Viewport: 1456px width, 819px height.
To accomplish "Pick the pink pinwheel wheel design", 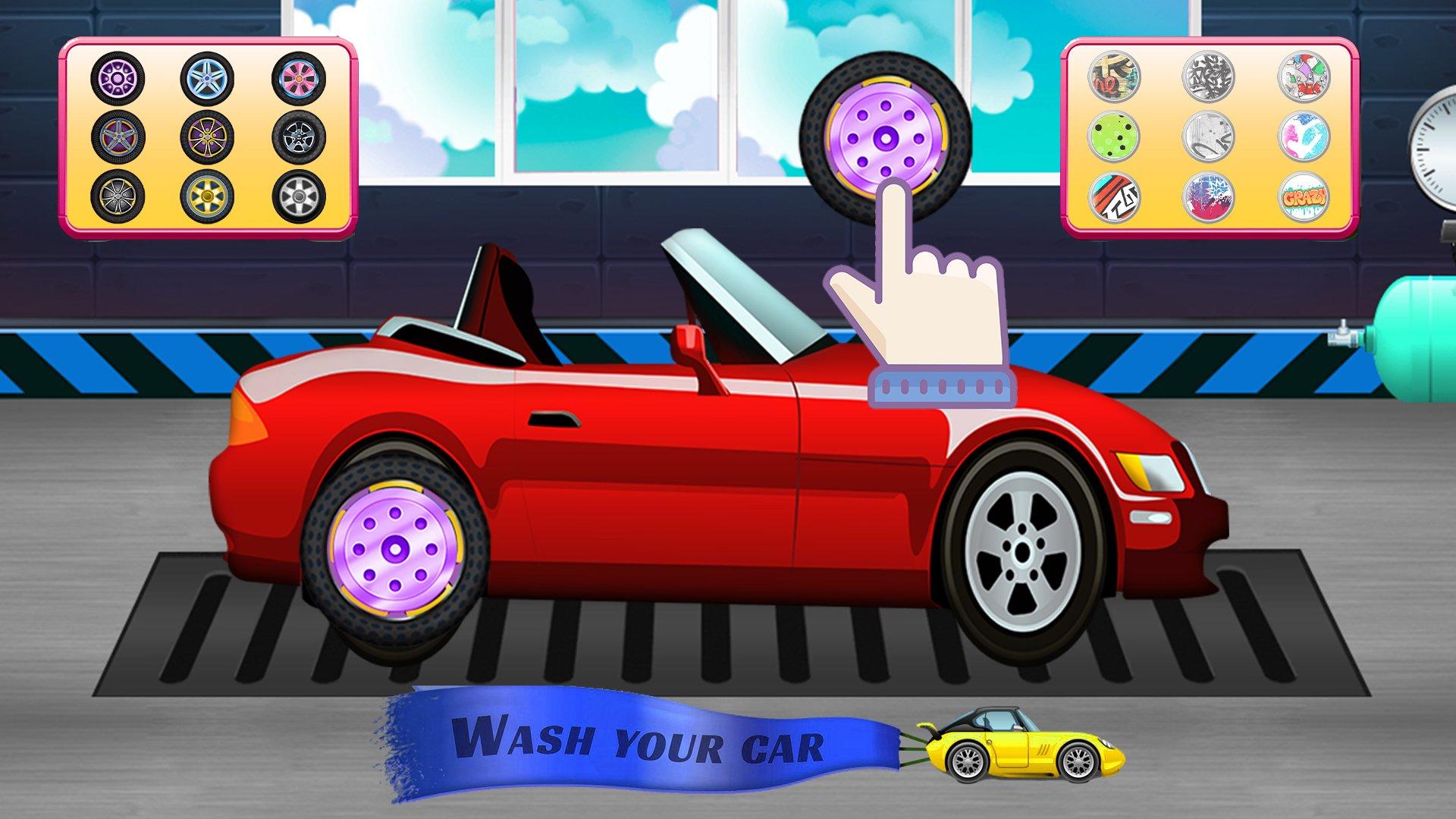I will pos(297,78).
